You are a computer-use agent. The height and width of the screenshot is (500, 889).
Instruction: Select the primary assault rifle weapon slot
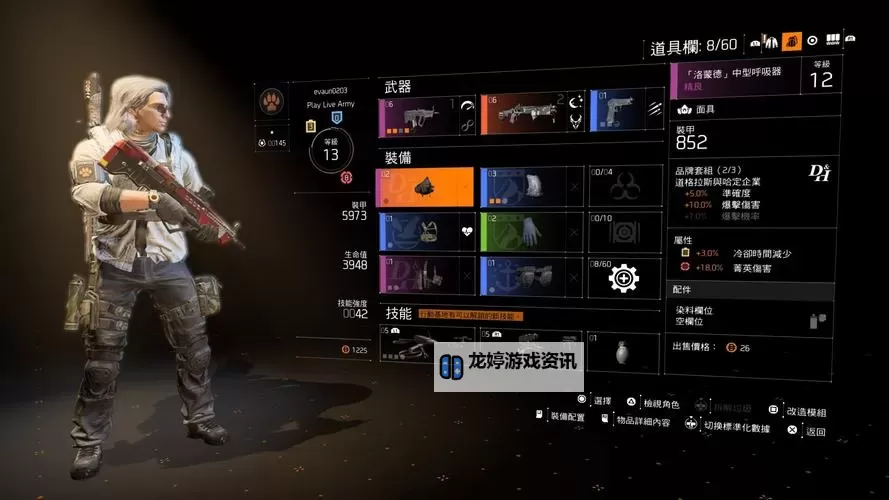coord(426,114)
